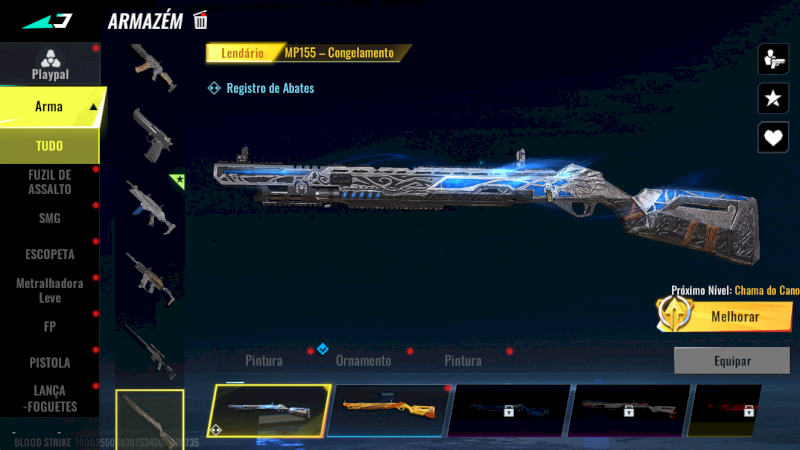Select the Pistola category
This screenshot has height=450, width=800.
(49, 362)
